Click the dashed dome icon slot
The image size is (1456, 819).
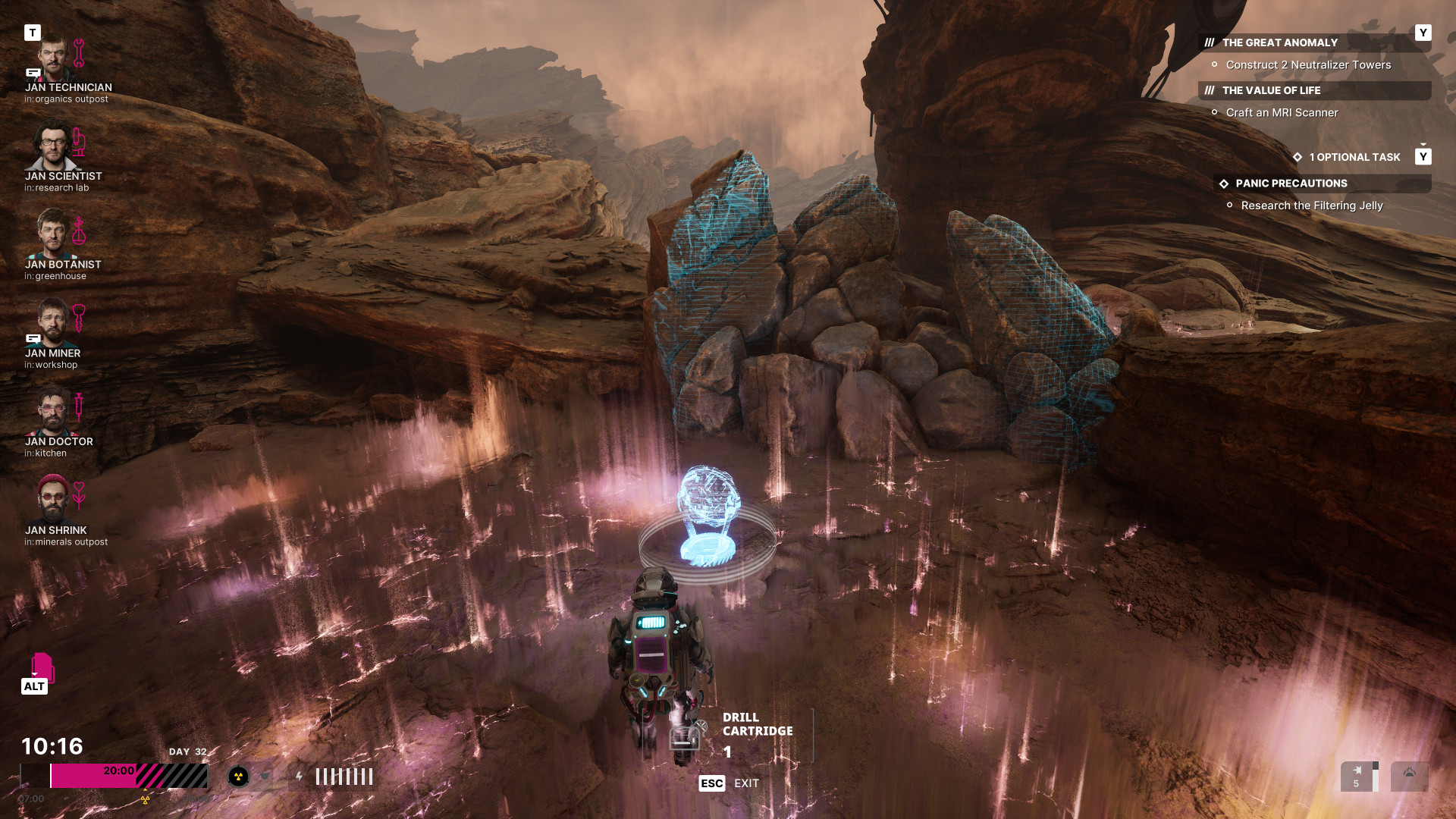1409,777
